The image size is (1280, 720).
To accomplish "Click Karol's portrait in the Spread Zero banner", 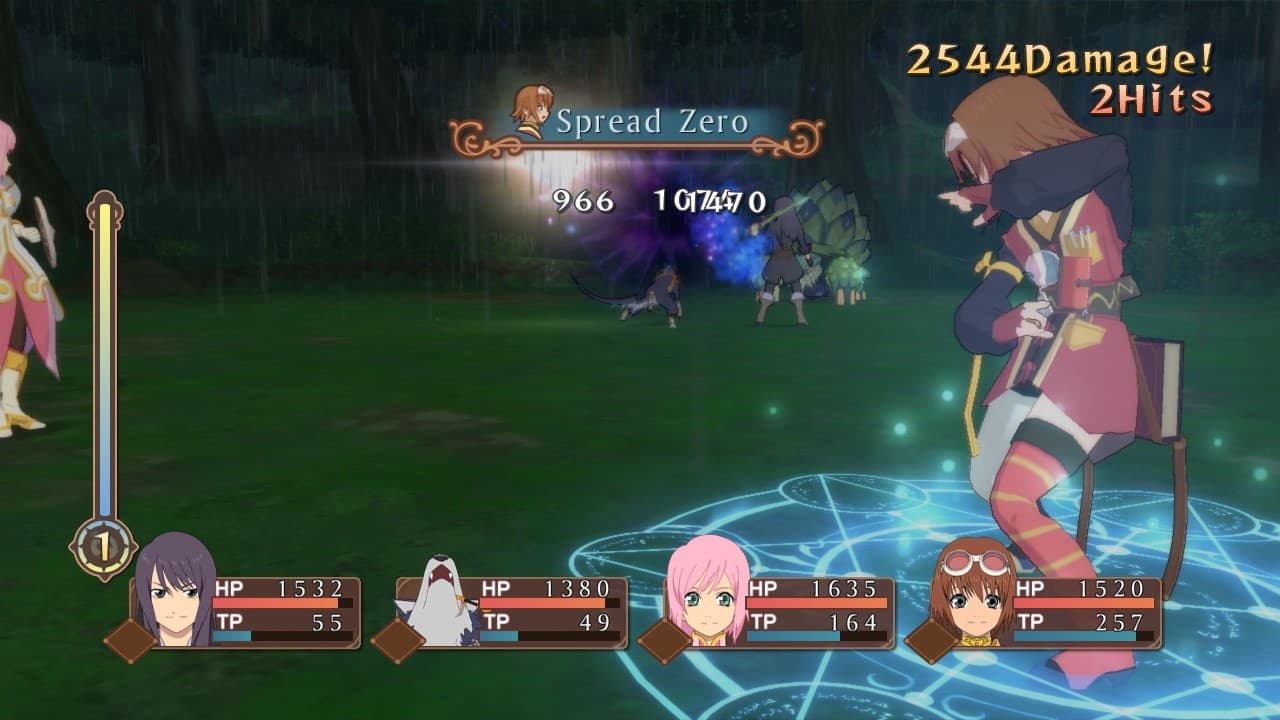I will [x=531, y=113].
